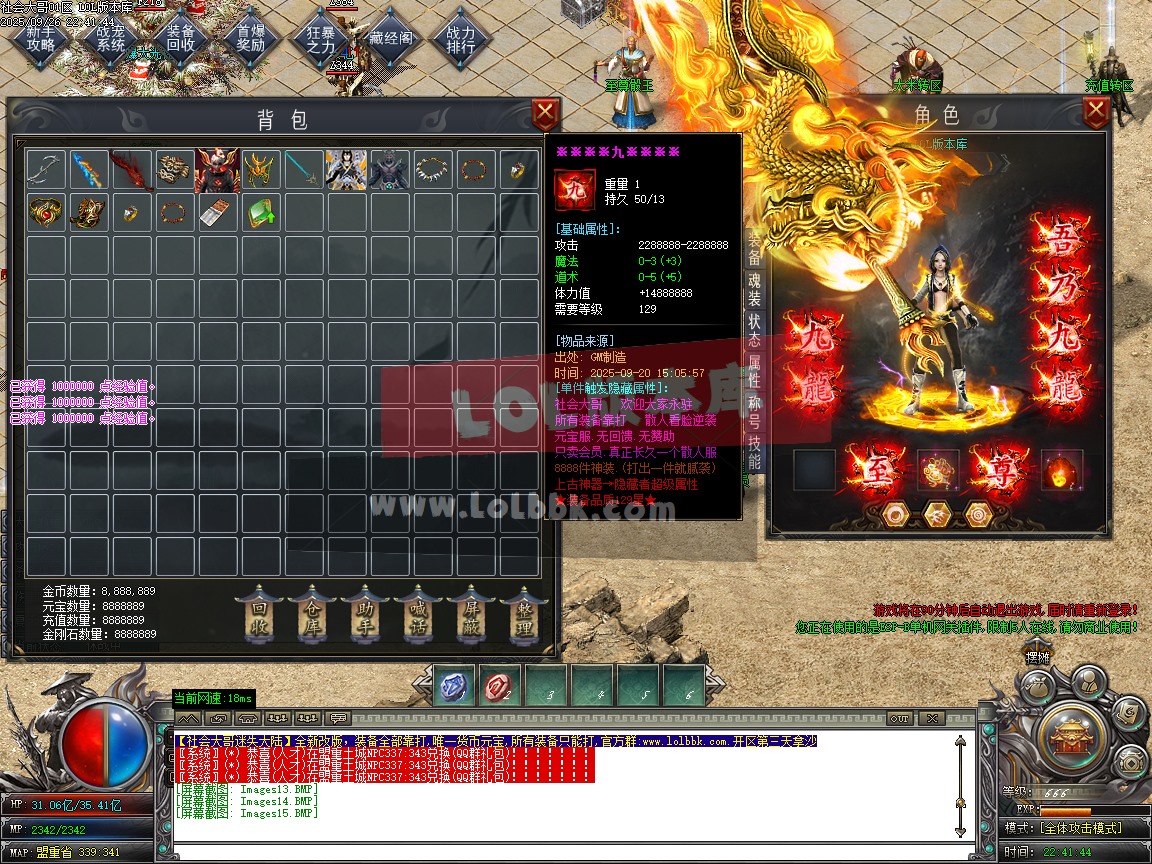
Task: Open the 首爆奖励 first-drop rewards
Action: [250, 38]
